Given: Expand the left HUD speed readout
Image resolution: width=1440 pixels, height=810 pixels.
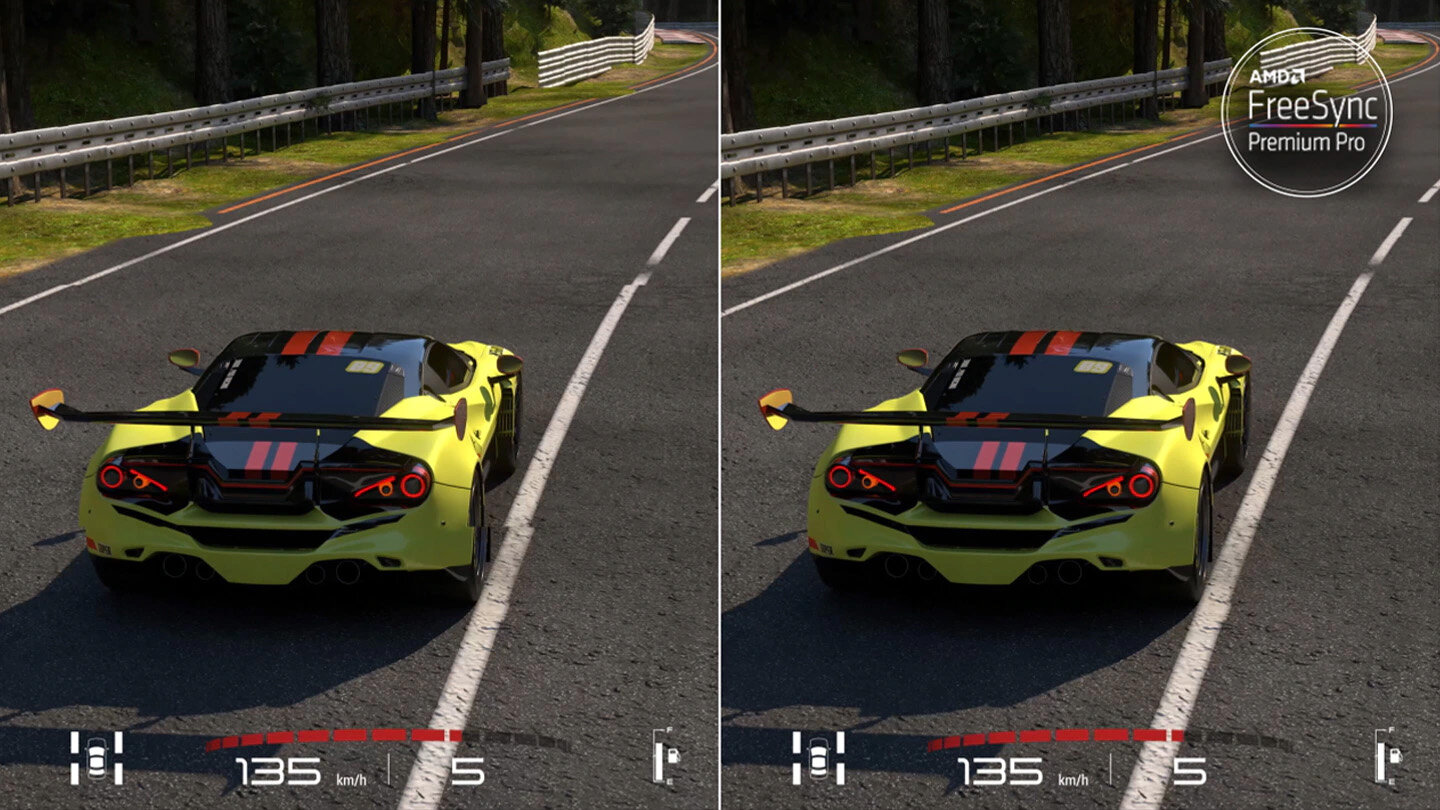Looking at the screenshot, I should [276, 768].
